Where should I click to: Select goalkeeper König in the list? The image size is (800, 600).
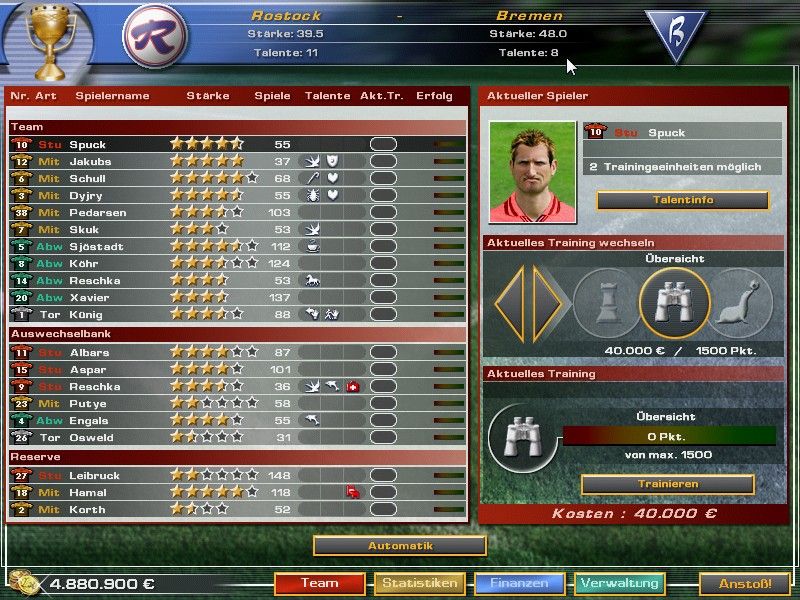click(89, 315)
